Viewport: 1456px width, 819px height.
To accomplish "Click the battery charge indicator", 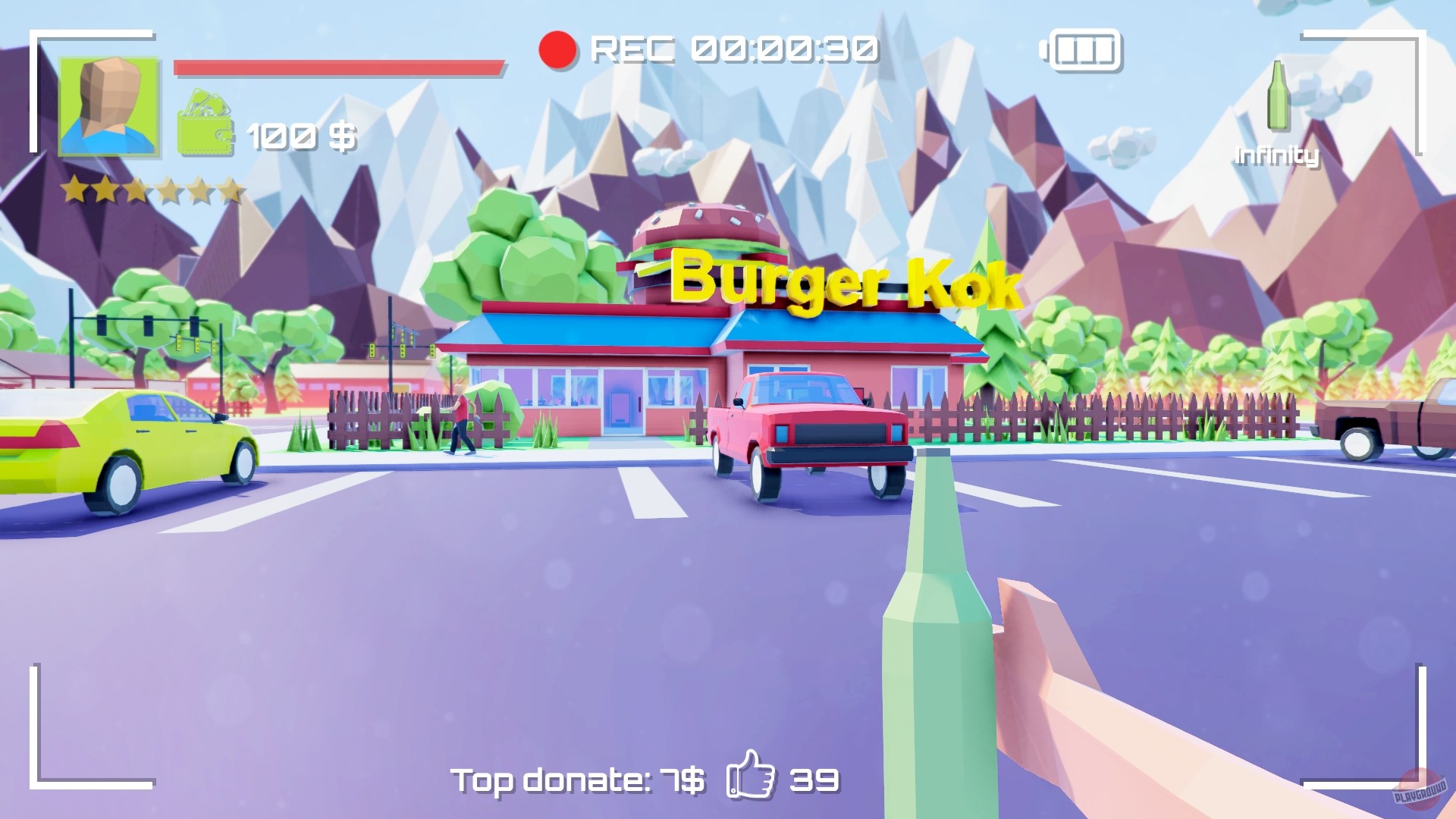I will click(x=1084, y=49).
